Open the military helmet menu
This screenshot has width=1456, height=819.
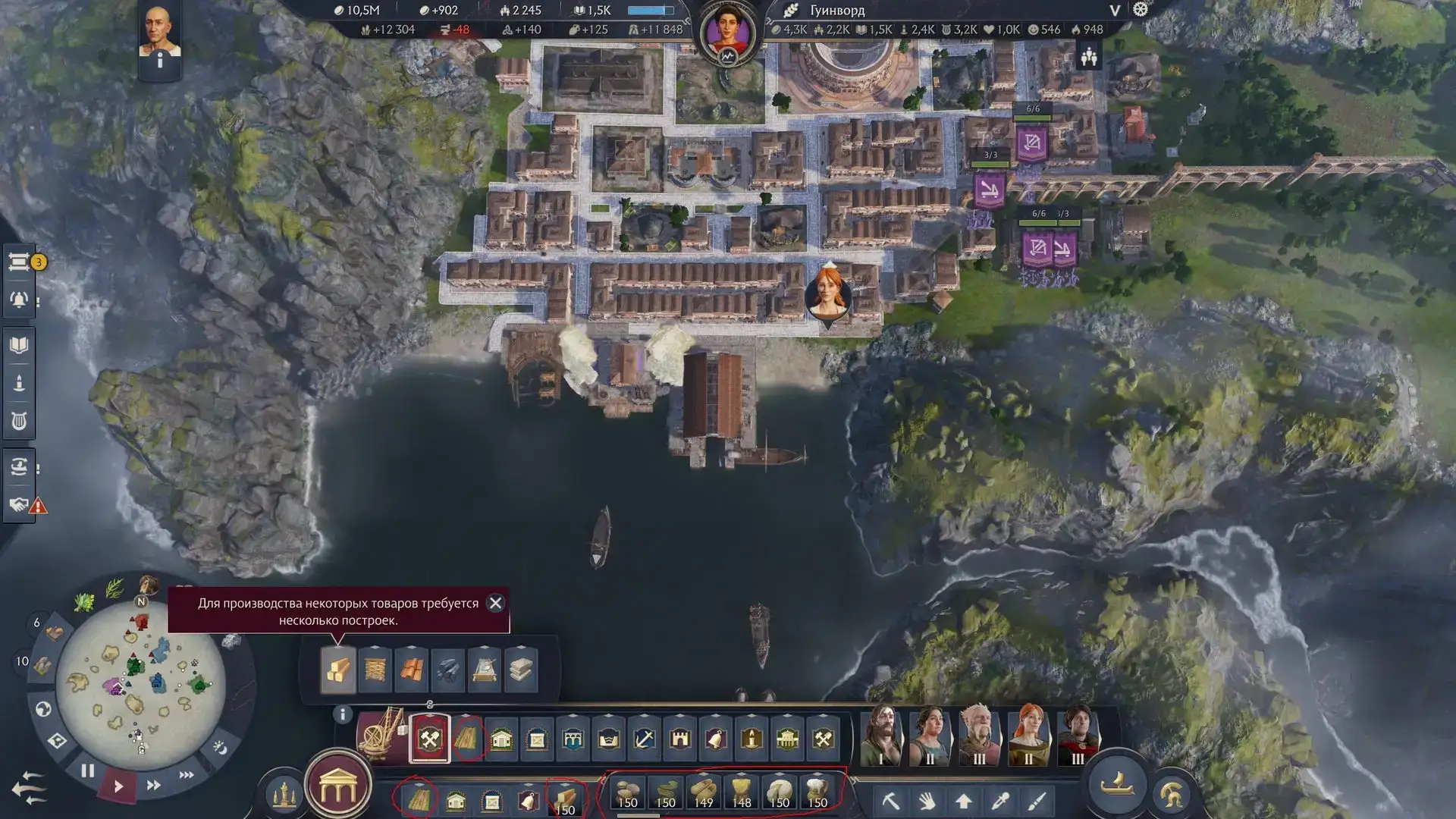(x=1172, y=793)
